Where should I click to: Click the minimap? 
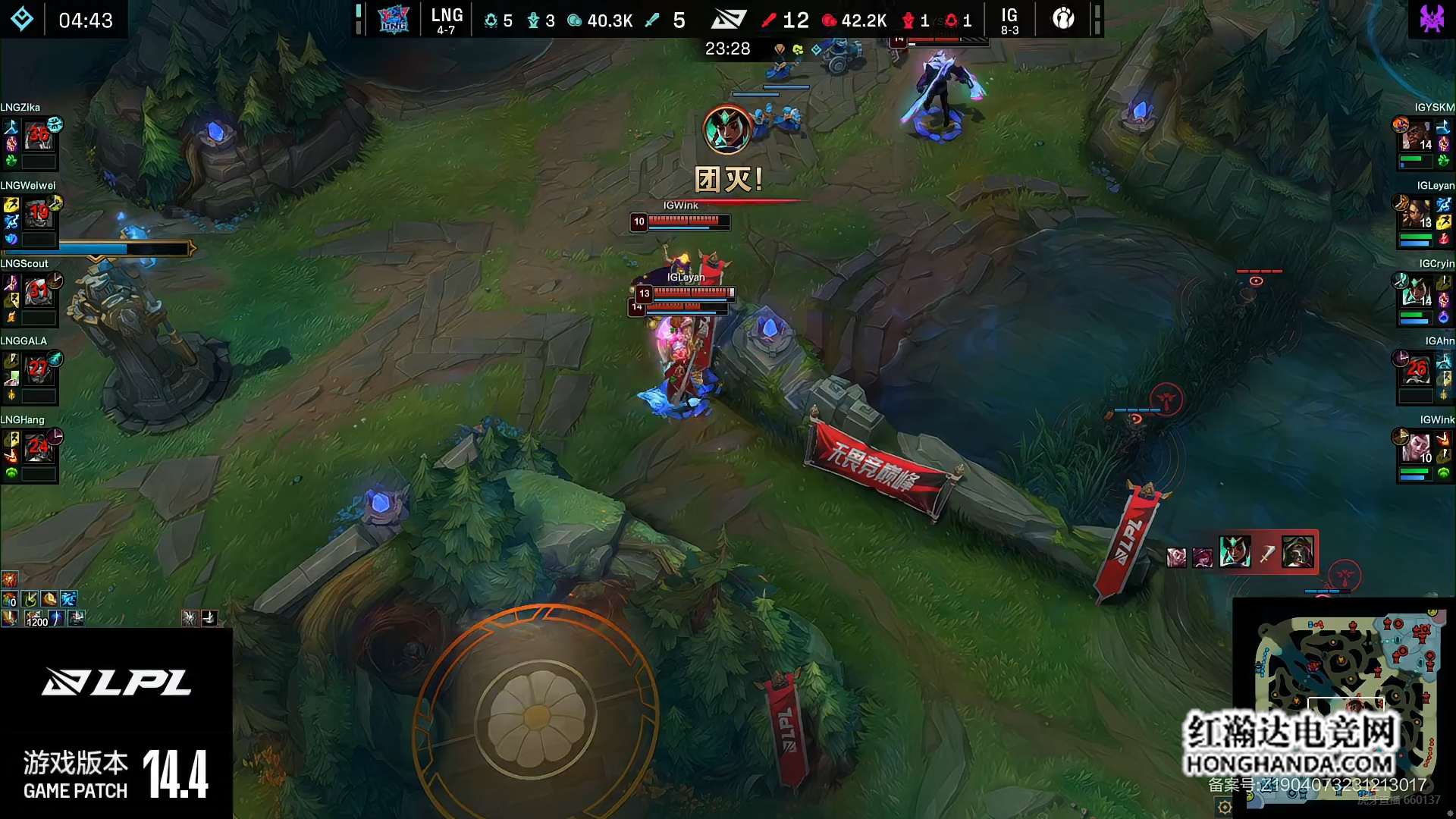click(x=1345, y=698)
